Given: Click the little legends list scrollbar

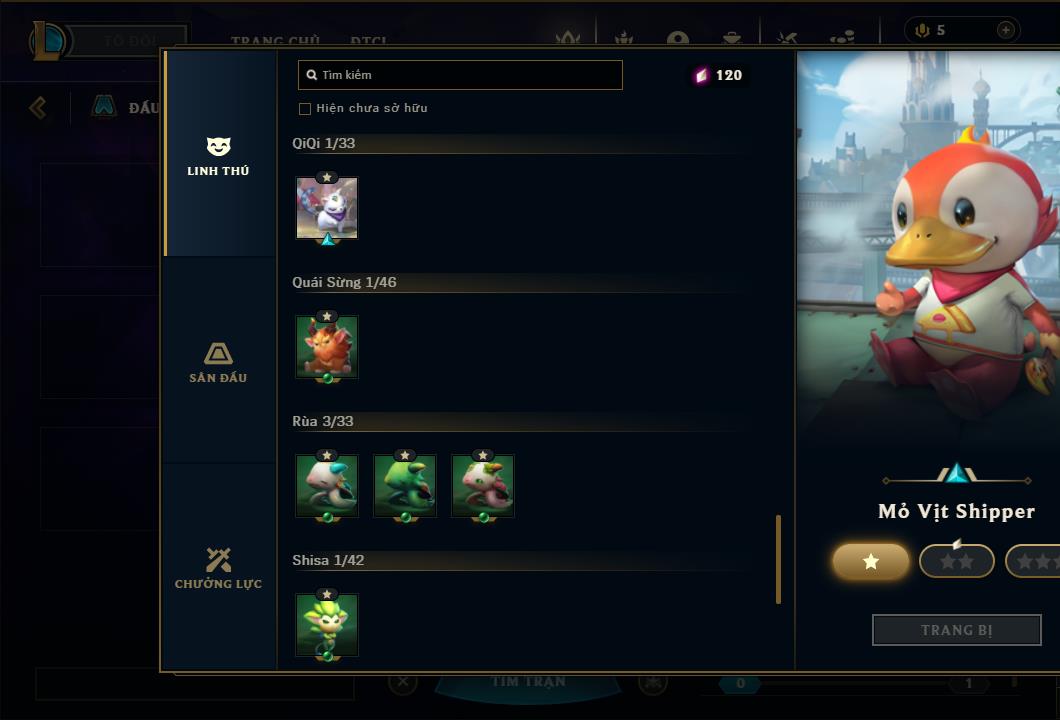Looking at the screenshot, I should click(778, 559).
